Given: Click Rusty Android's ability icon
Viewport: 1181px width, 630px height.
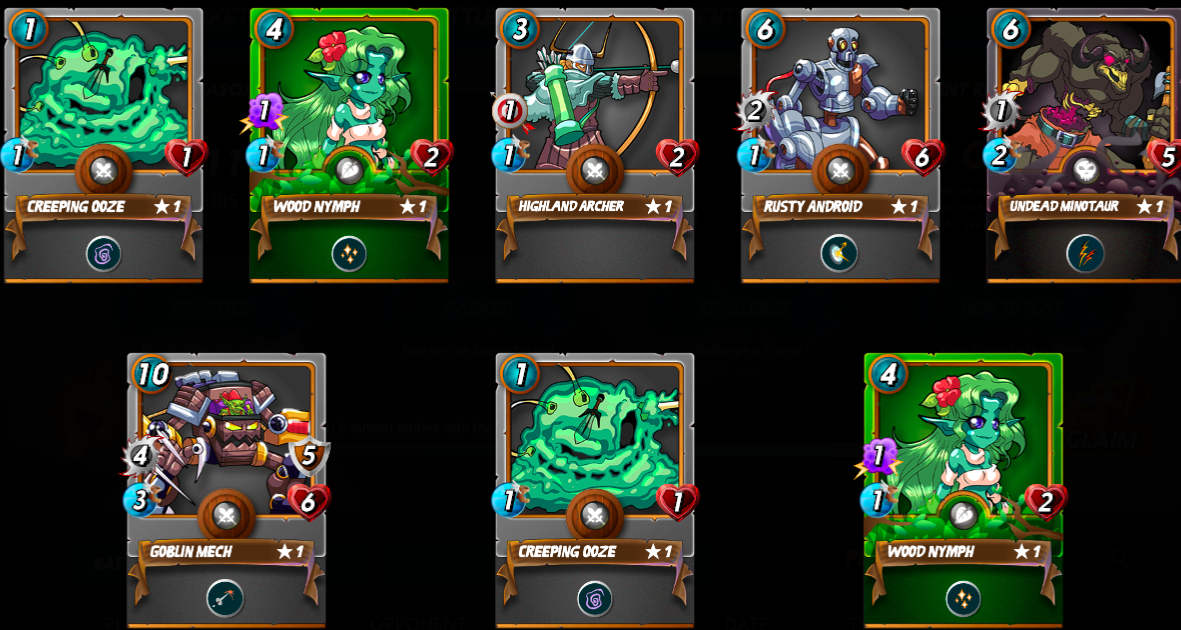Looking at the screenshot, I should pos(839,254).
